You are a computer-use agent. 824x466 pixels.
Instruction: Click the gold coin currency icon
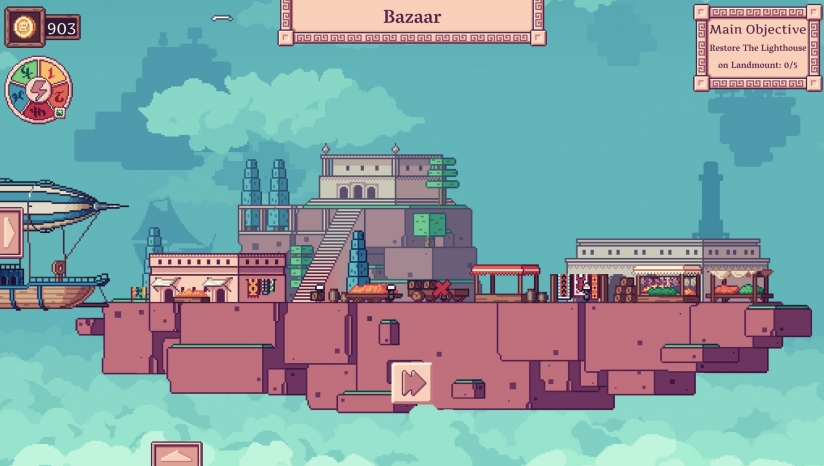(x=24, y=27)
